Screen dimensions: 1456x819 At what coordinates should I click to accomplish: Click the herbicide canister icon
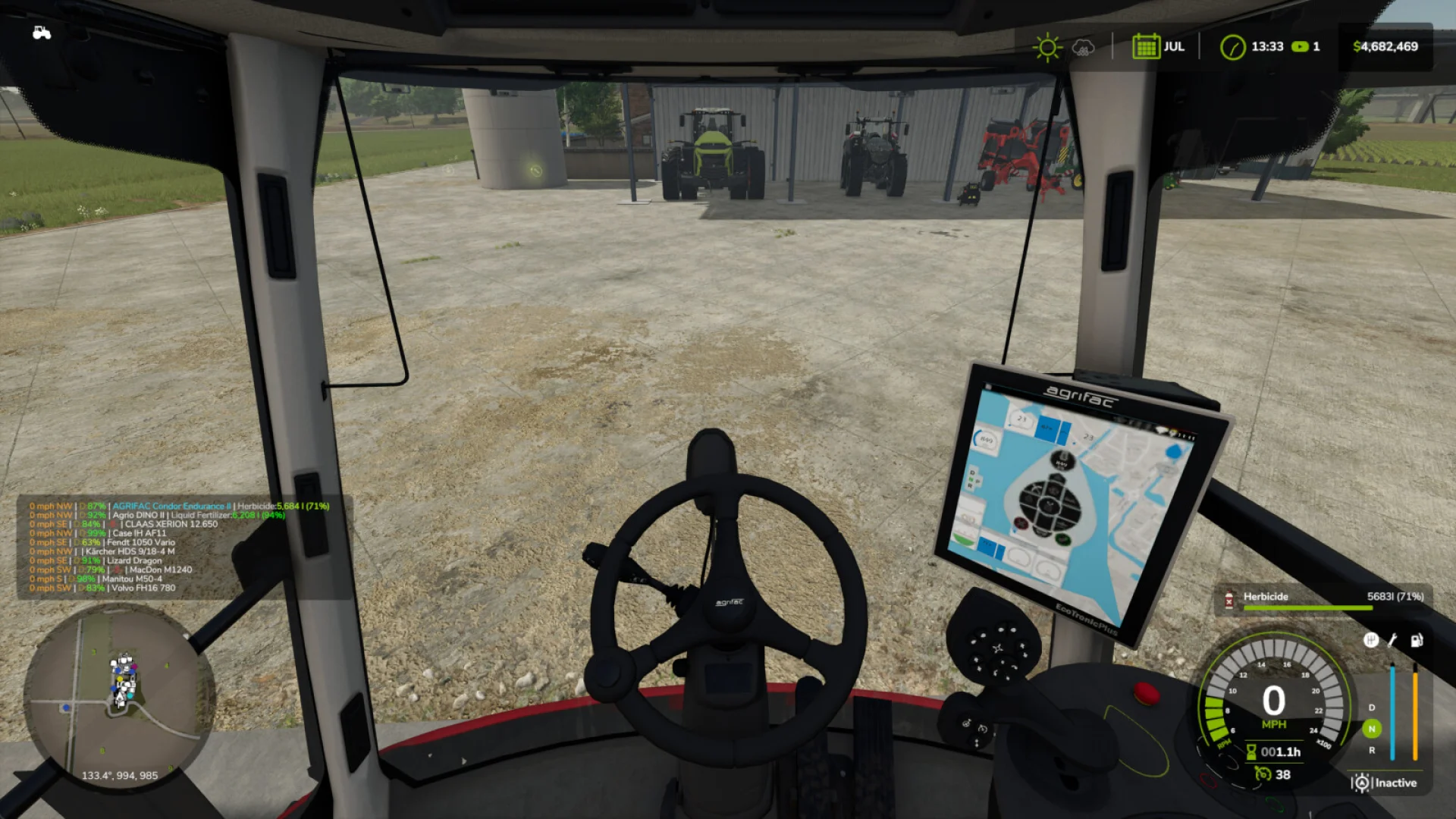point(1229,600)
